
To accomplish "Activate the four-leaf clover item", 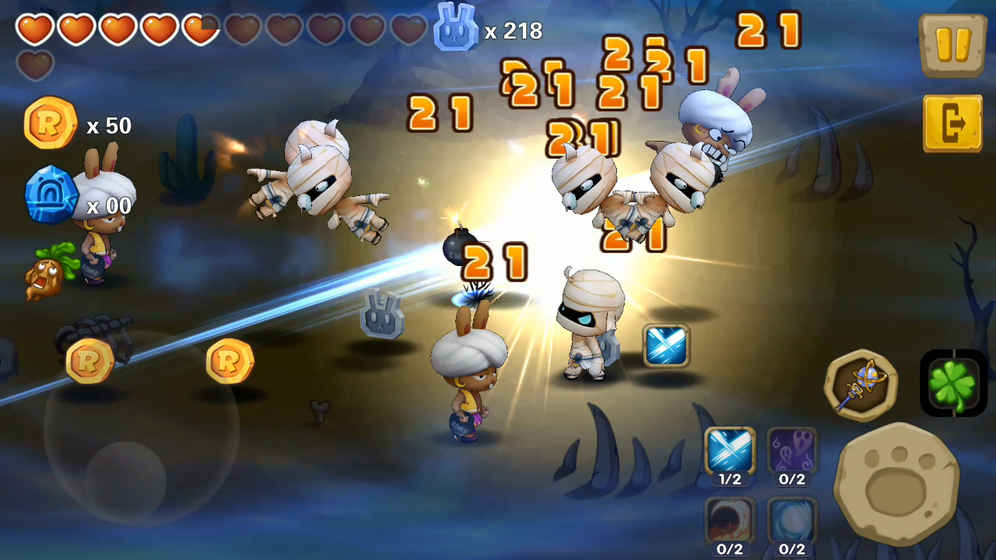I will click(952, 384).
